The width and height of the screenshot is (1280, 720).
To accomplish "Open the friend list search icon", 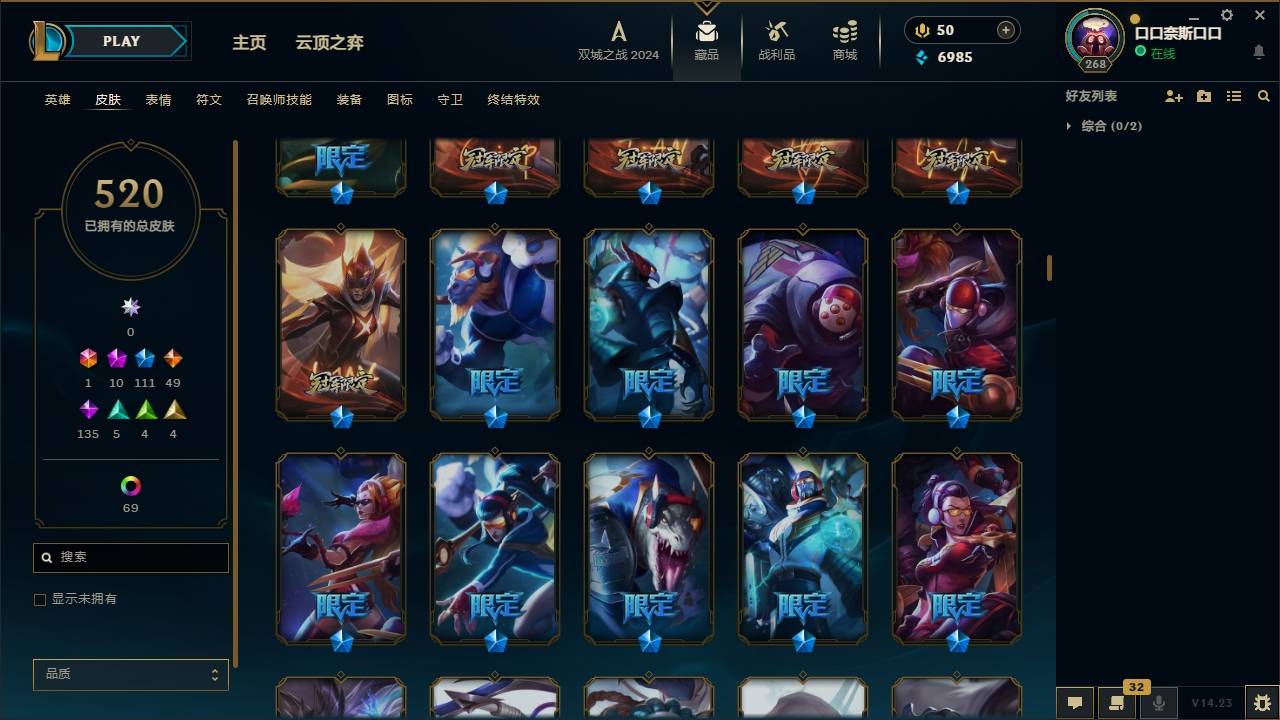I will click(x=1263, y=96).
